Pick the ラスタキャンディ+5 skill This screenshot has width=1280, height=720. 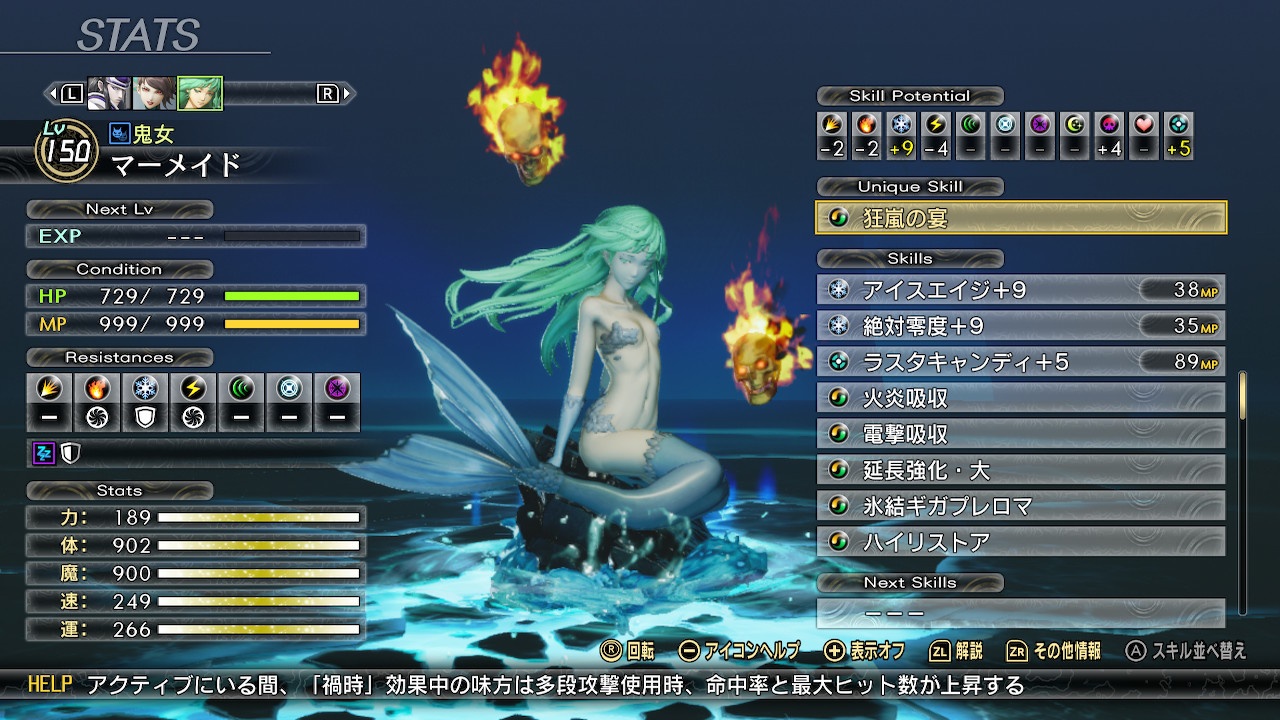click(1021, 362)
